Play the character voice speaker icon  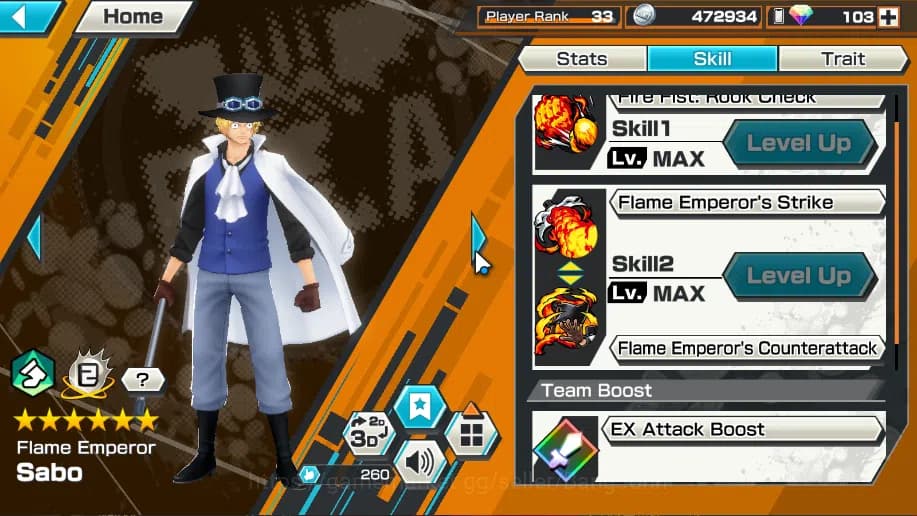coord(419,463)
